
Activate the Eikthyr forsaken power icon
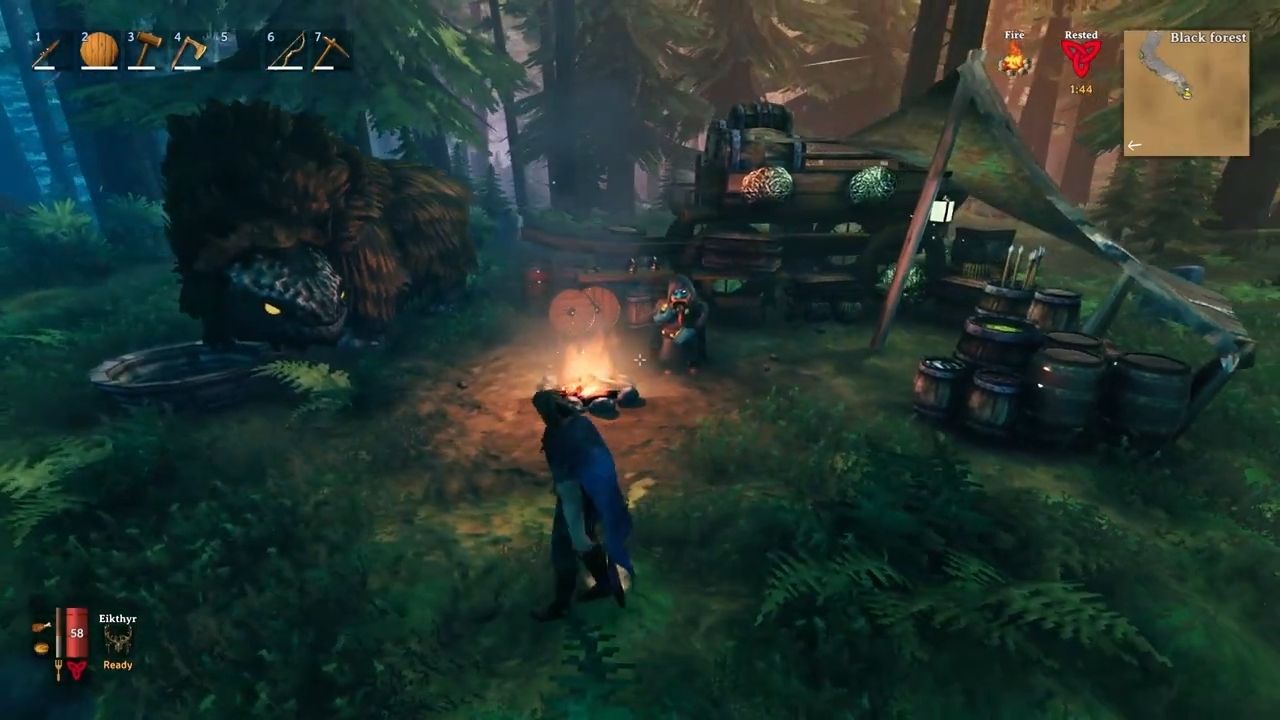tap(117, 640)
